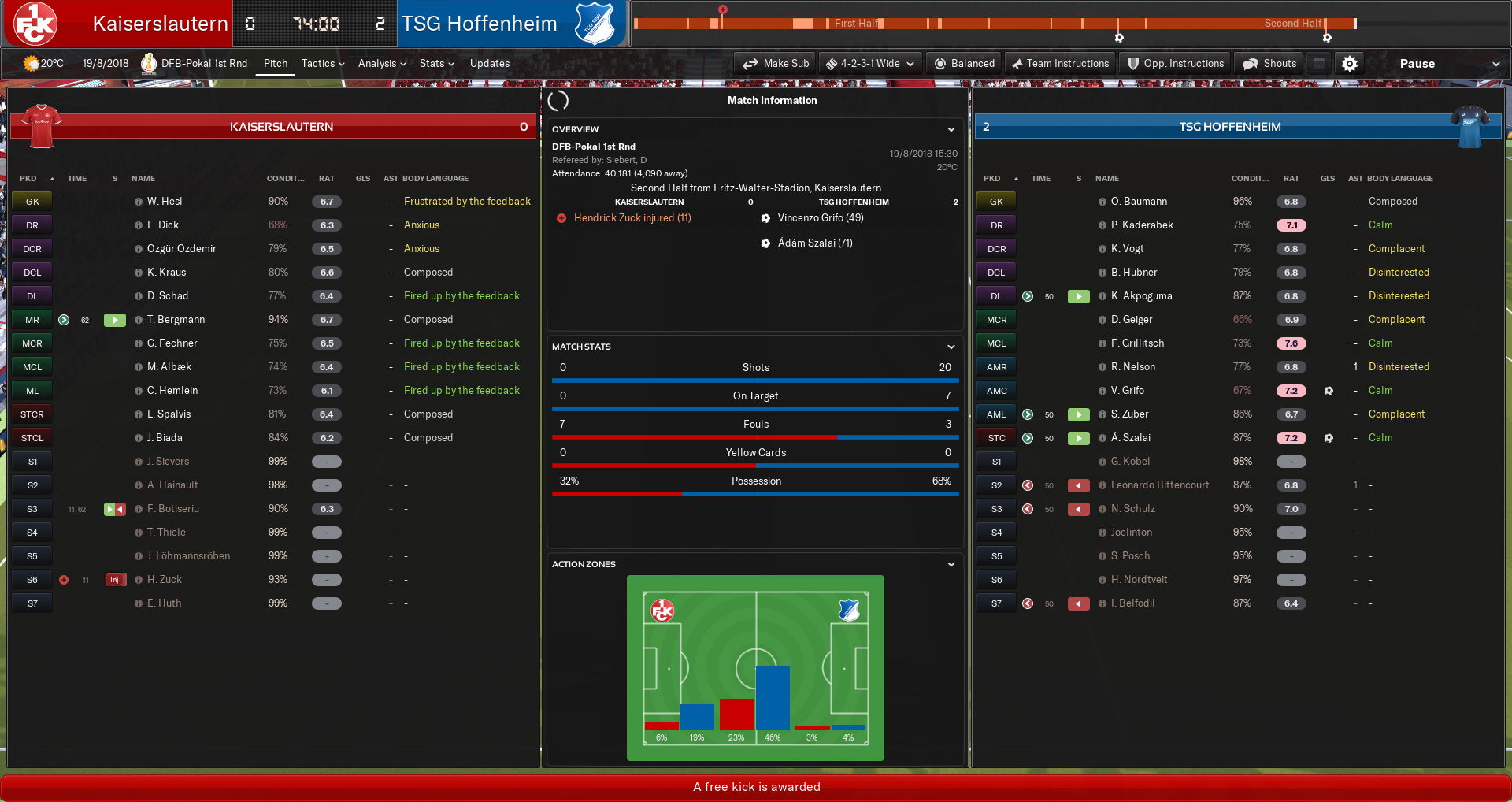Collapse the Overview section
Viewport: 1512px width, 802px height.
(x=951, y=129)
